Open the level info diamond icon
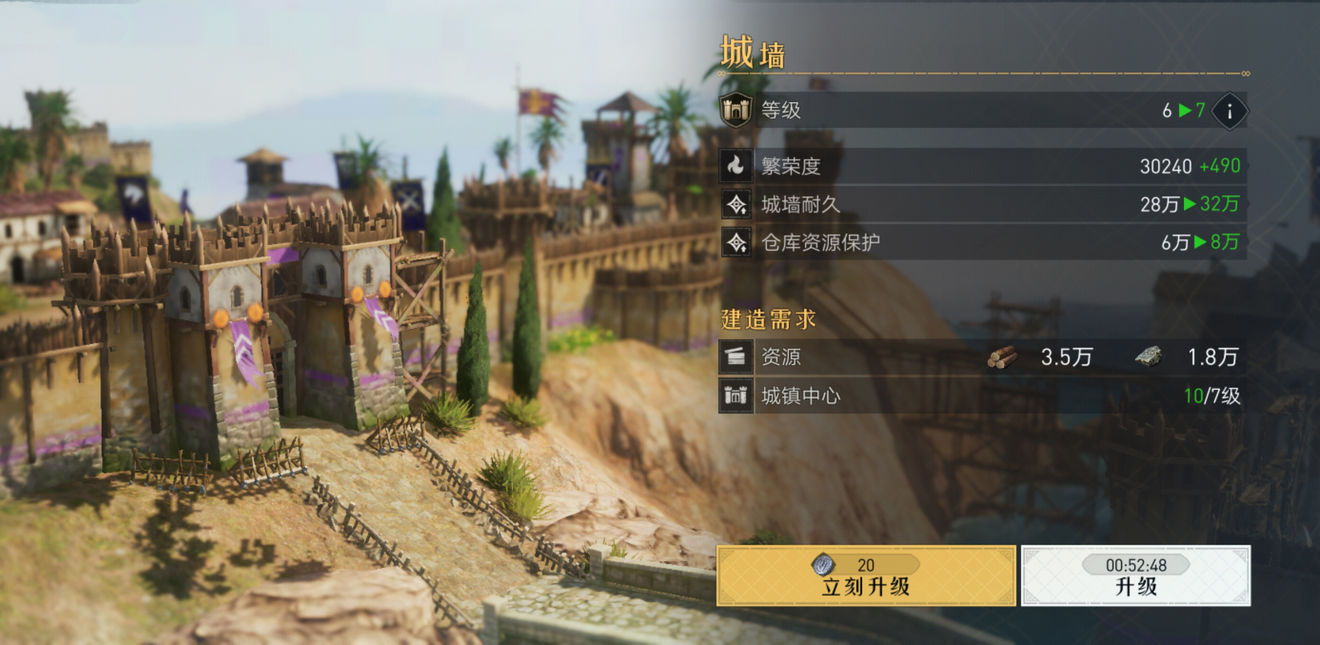The width and height of the screenshot is (1320, 645). point(1230,110)
